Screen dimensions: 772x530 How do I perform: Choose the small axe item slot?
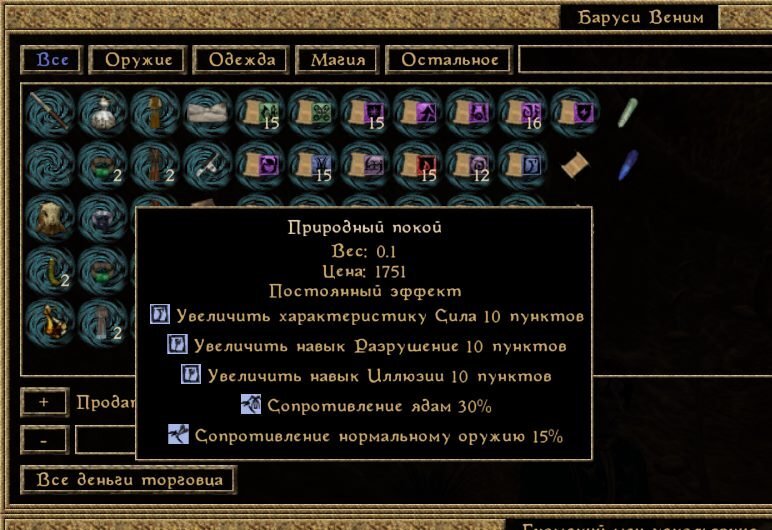[204, 163]
